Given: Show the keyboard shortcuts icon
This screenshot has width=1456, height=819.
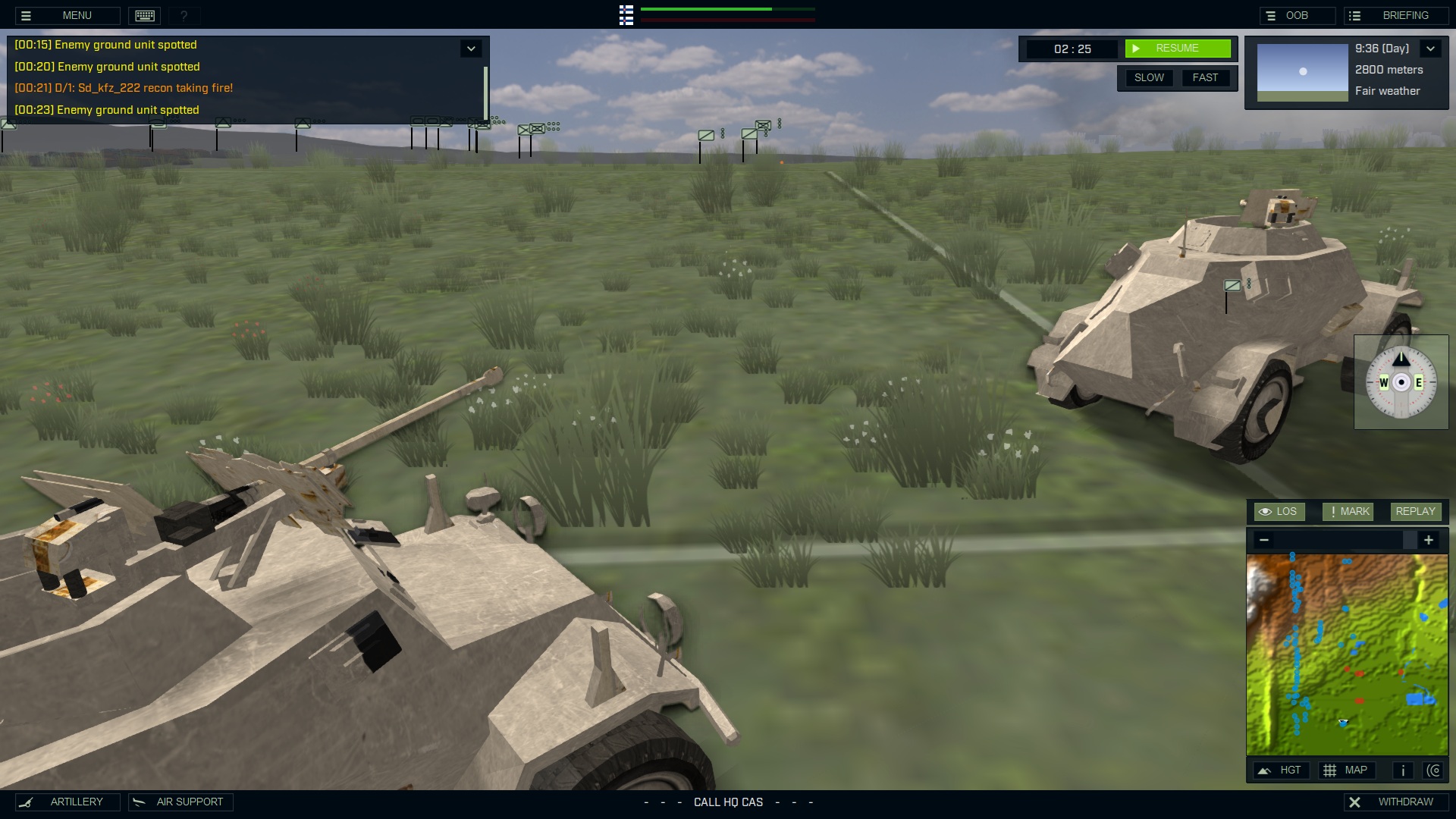Looking at the screenshot, I should pos(145,15).
